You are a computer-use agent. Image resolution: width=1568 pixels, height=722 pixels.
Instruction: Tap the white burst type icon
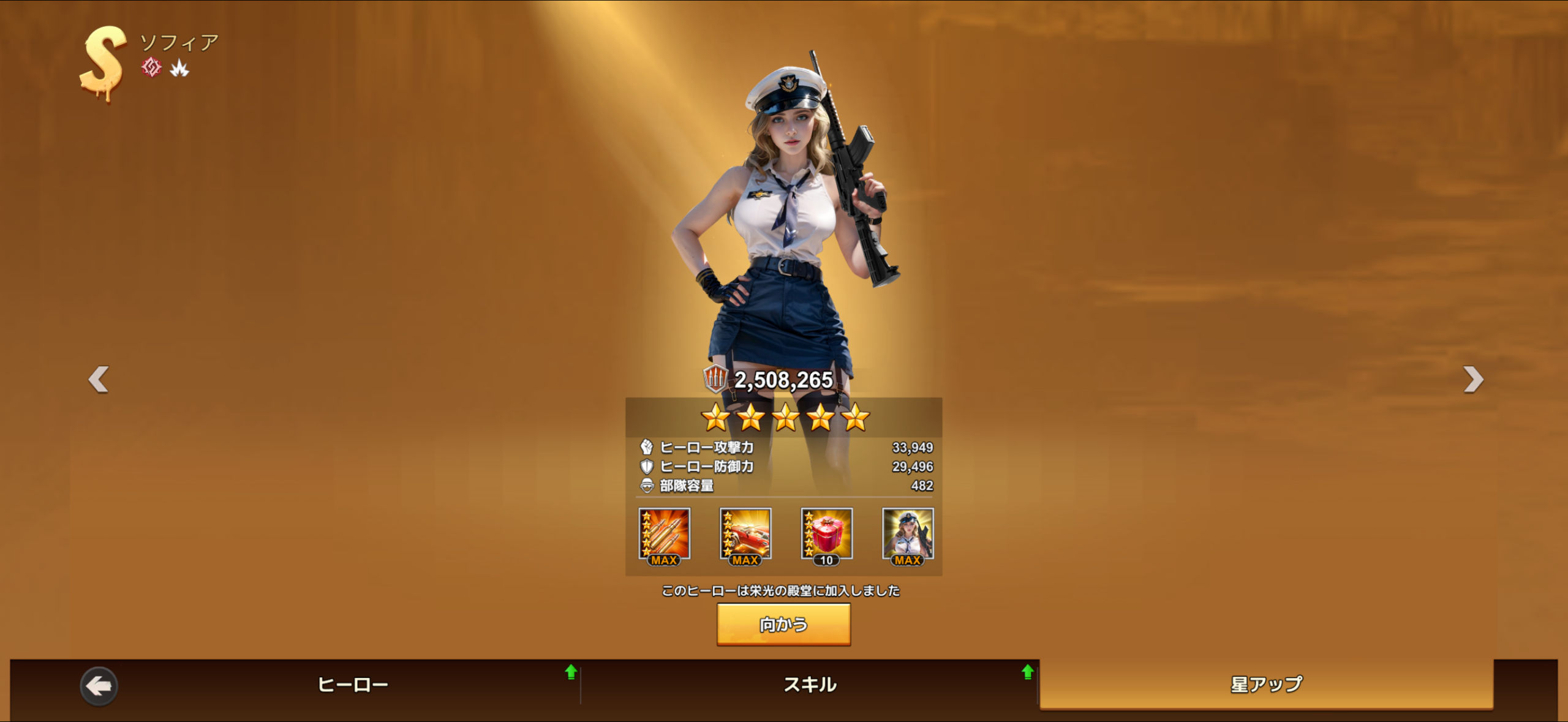[x=179, y=68]
